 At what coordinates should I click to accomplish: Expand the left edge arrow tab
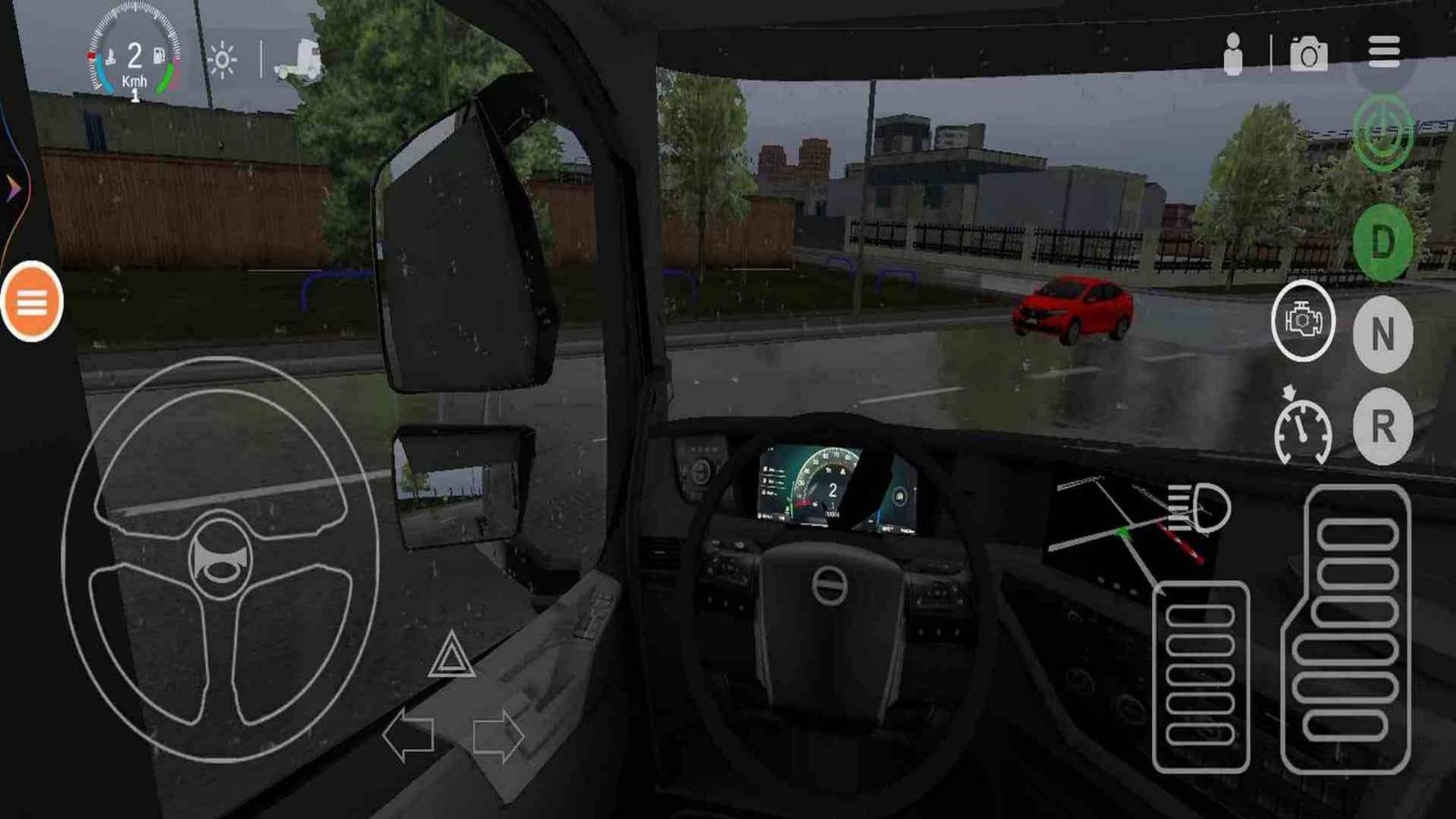point(13,189)
